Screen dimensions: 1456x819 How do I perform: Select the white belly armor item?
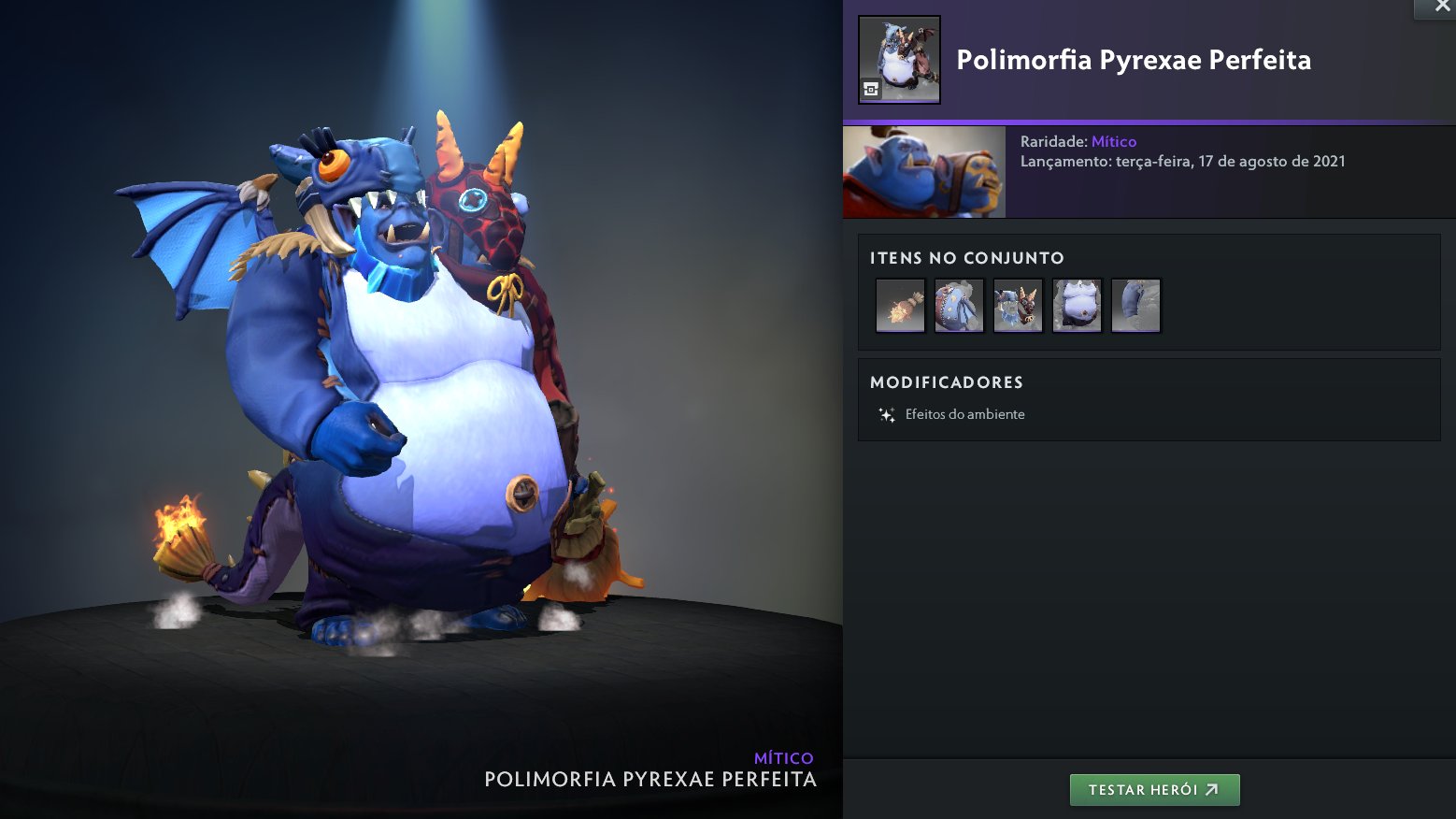(1077, 306)
